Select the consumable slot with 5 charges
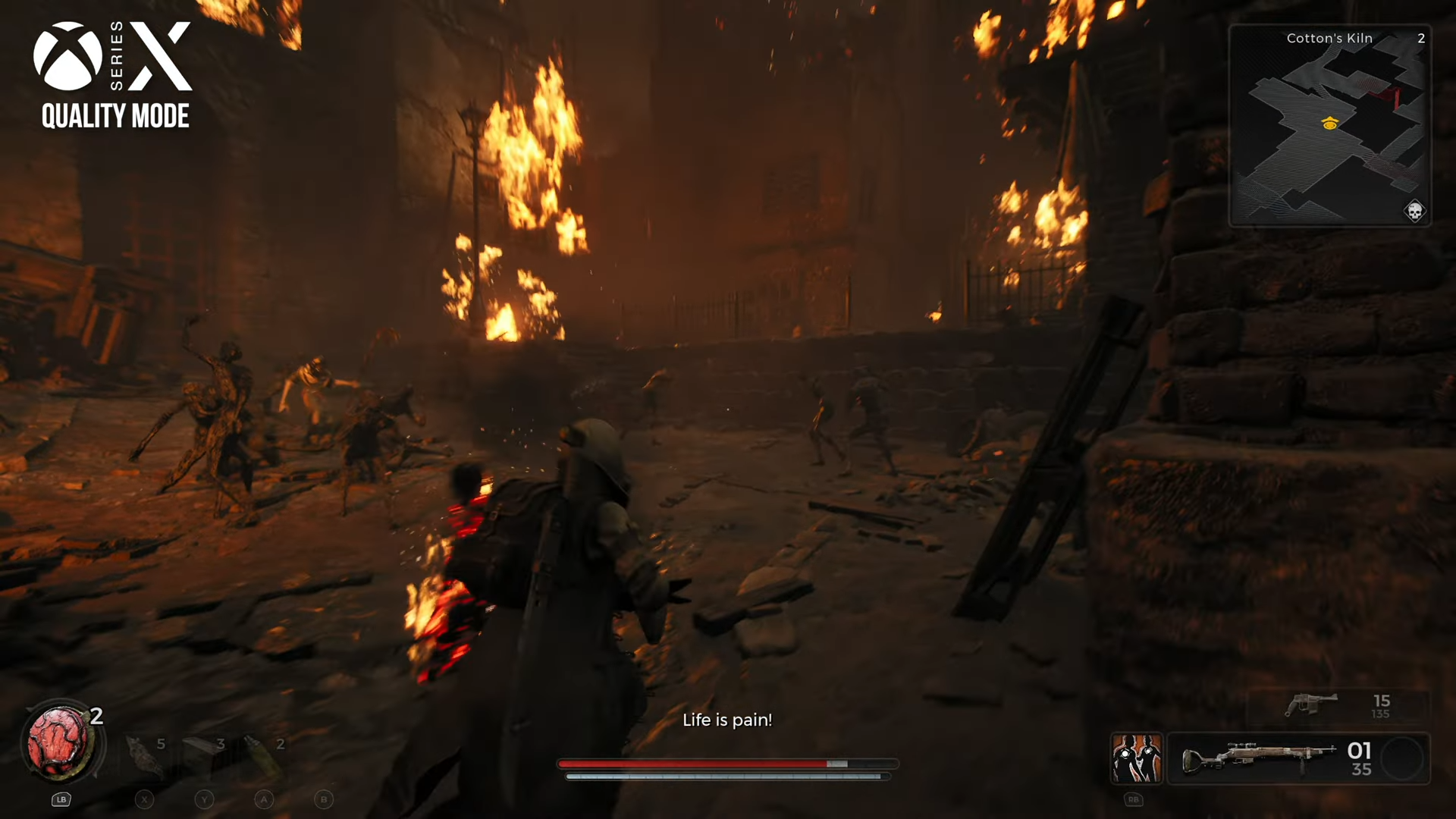Viewport: 1456px width, 819px height. 145,755
